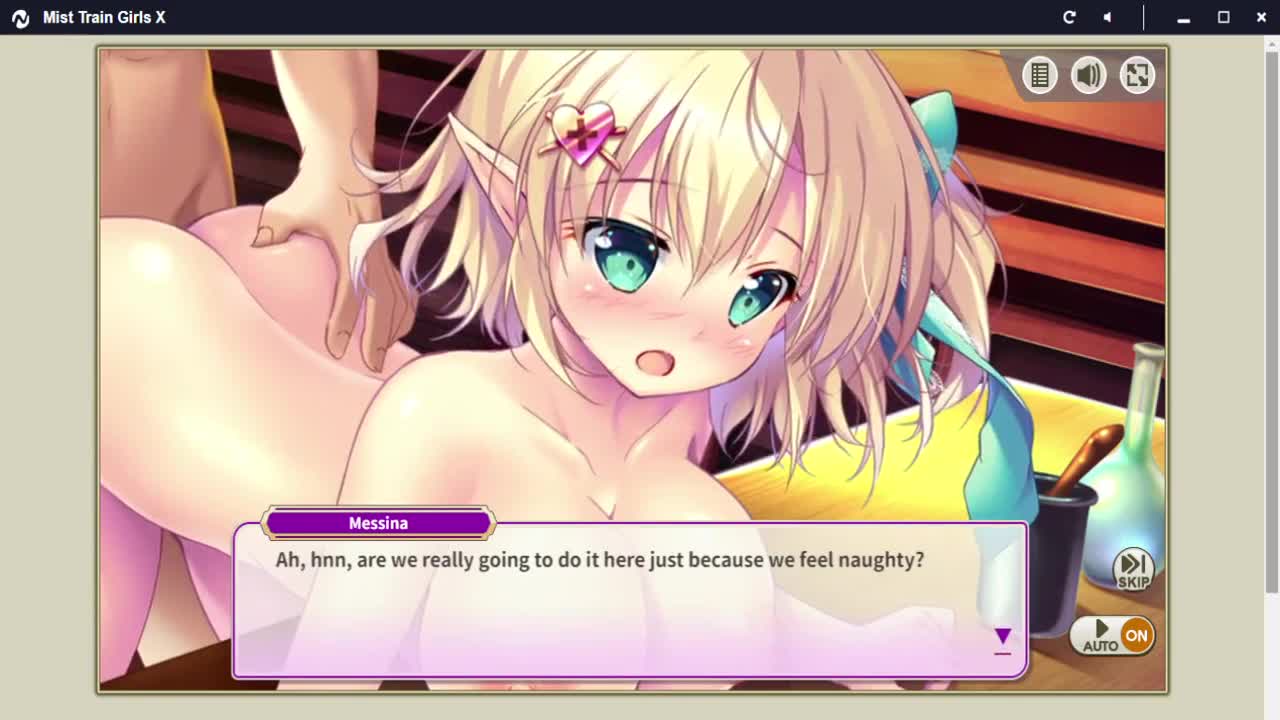Switch to fullscreen with the expand icon
Screen dimensions: 1280x720
[1137, 75]
